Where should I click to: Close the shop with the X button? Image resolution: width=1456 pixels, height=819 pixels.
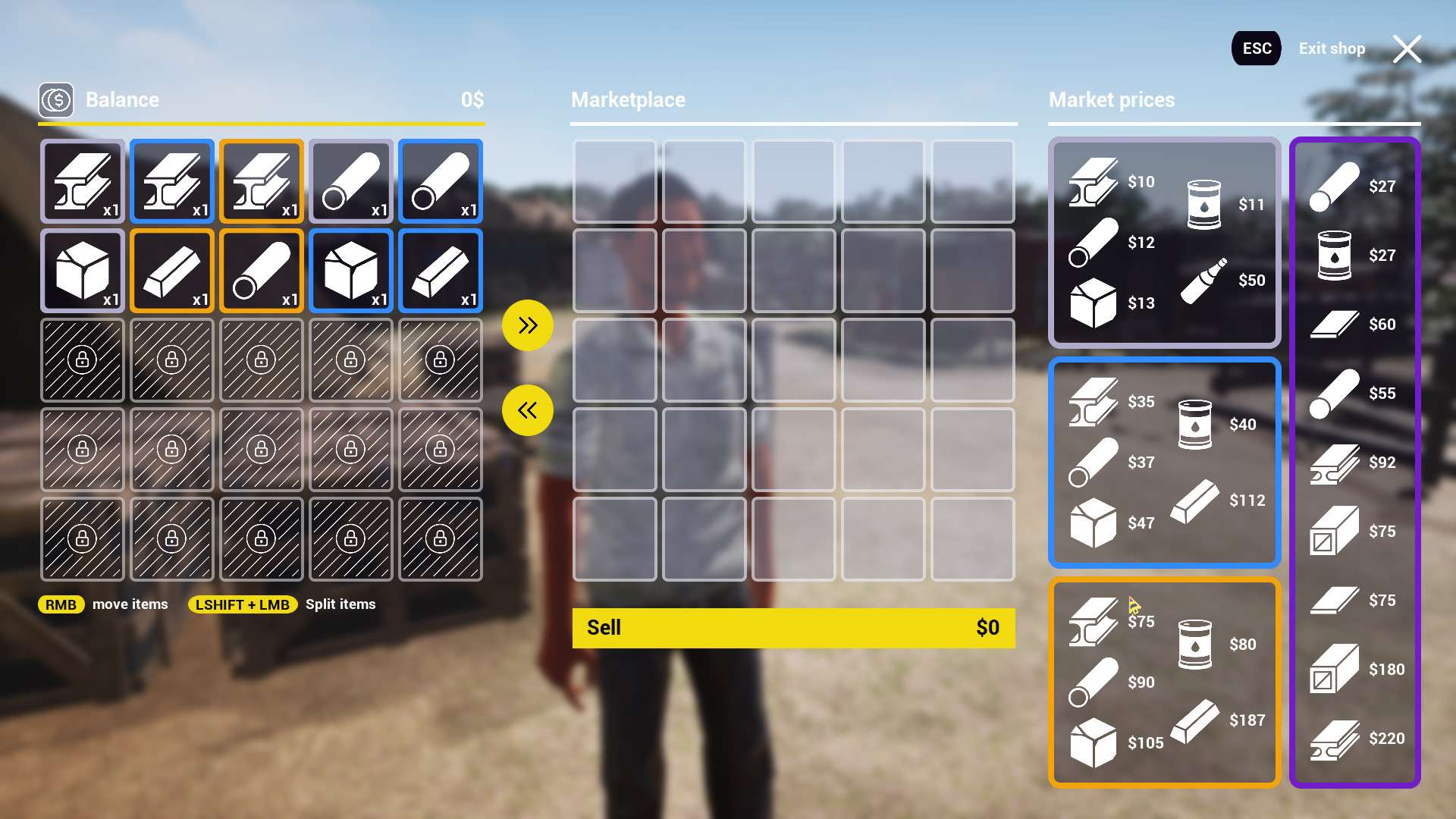1407,49
